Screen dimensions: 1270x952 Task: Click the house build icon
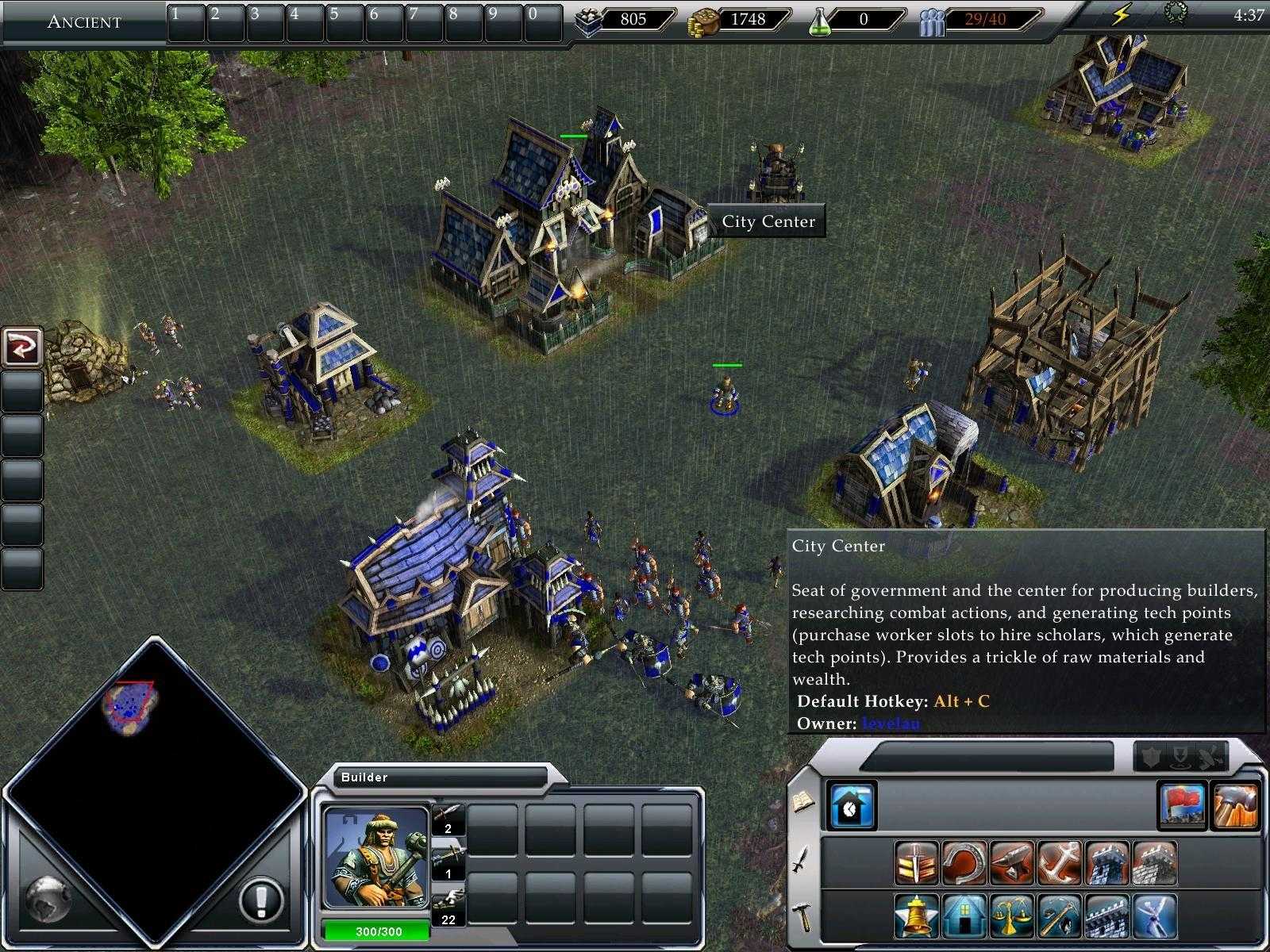click(x=964, y=916)
